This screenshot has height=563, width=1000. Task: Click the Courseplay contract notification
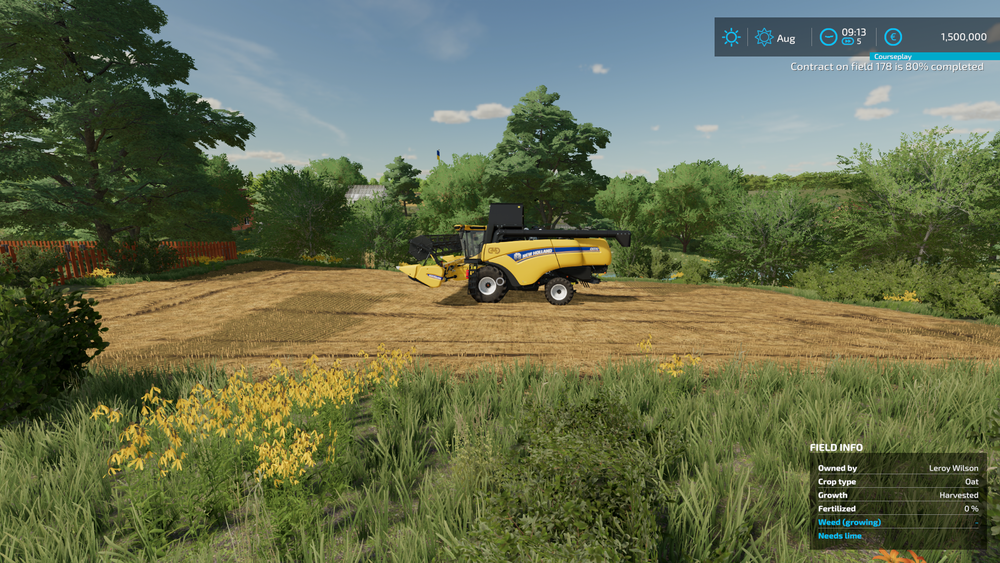tap(886, 66)
